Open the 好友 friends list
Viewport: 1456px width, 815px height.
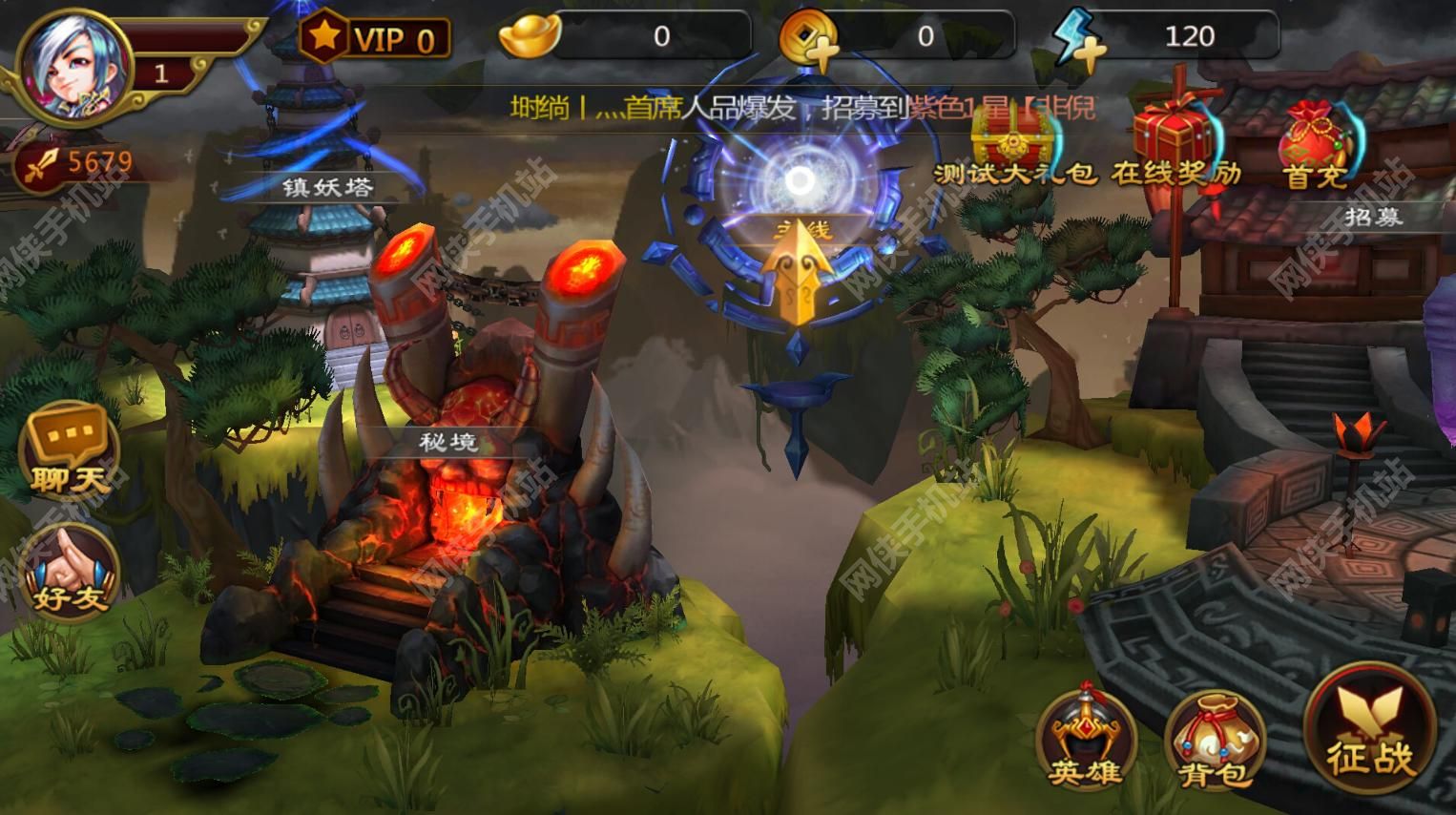[70, 573]
